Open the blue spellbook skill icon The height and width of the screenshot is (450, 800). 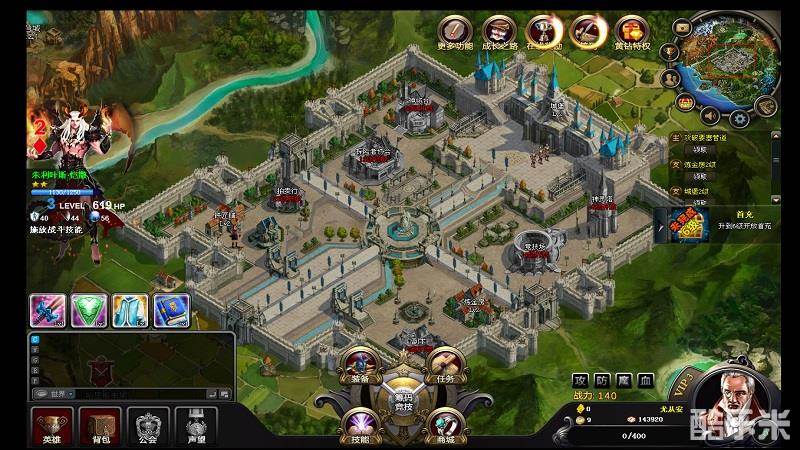(x=170, y=310)
